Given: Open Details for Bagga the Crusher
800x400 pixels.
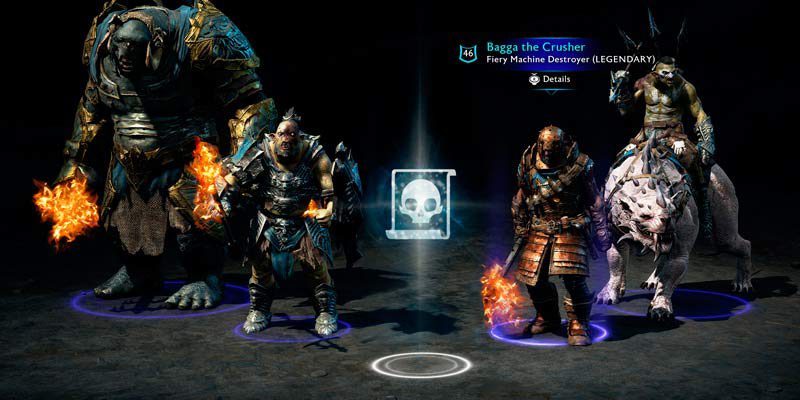Looking at the screenshot, I should click(551, 79).
